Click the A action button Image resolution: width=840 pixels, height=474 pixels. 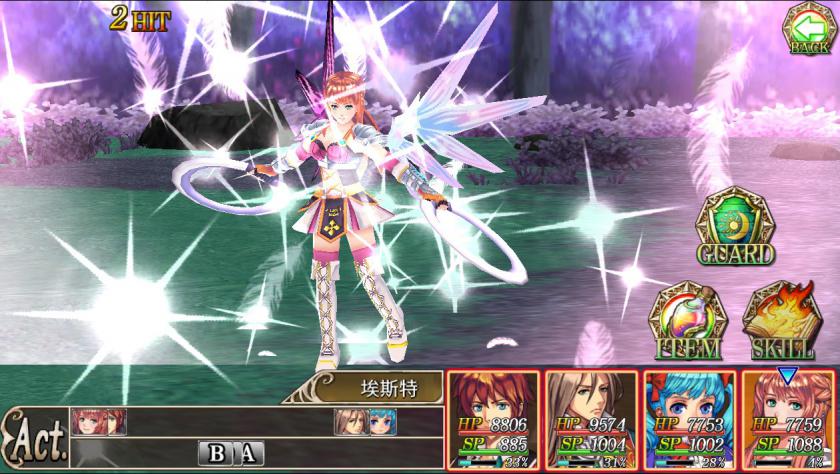point(247,452)
